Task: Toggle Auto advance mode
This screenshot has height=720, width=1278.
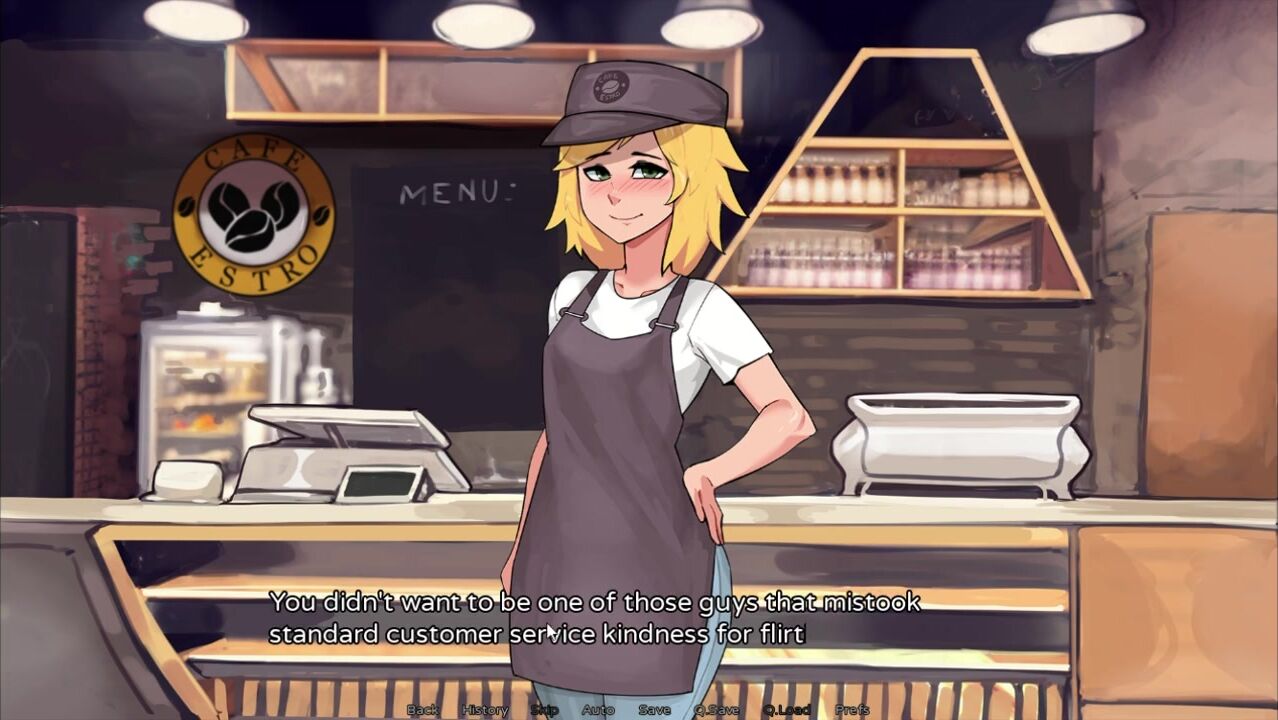Action: tap(598, 710)
